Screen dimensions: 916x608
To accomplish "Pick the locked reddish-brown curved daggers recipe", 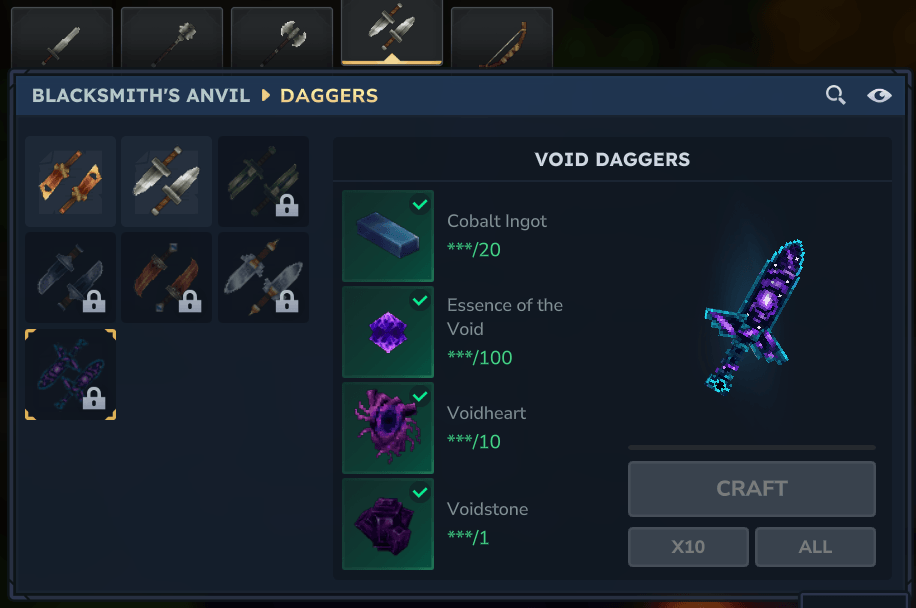I will 167,278.
